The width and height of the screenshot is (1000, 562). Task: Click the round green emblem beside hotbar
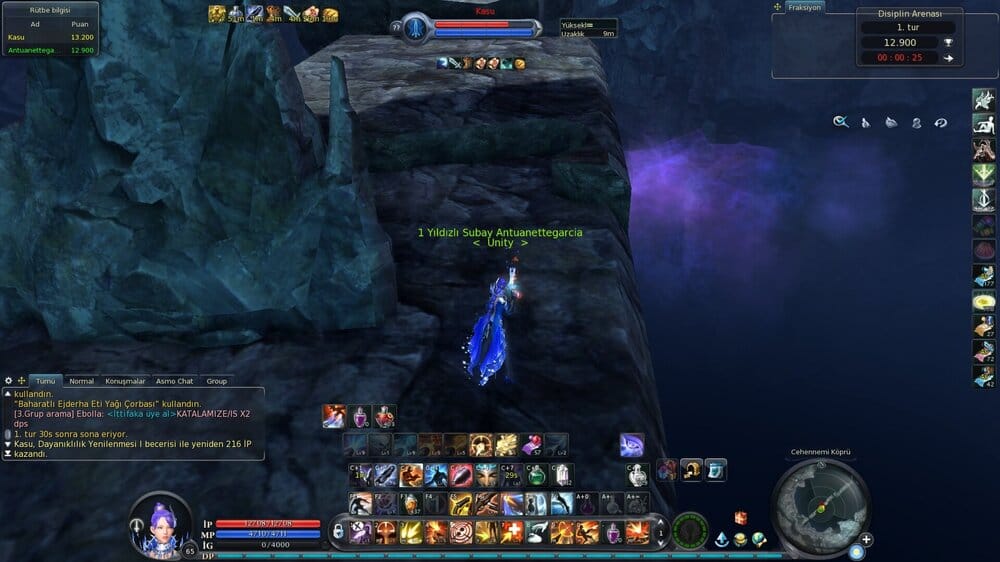tap(690, 531)
